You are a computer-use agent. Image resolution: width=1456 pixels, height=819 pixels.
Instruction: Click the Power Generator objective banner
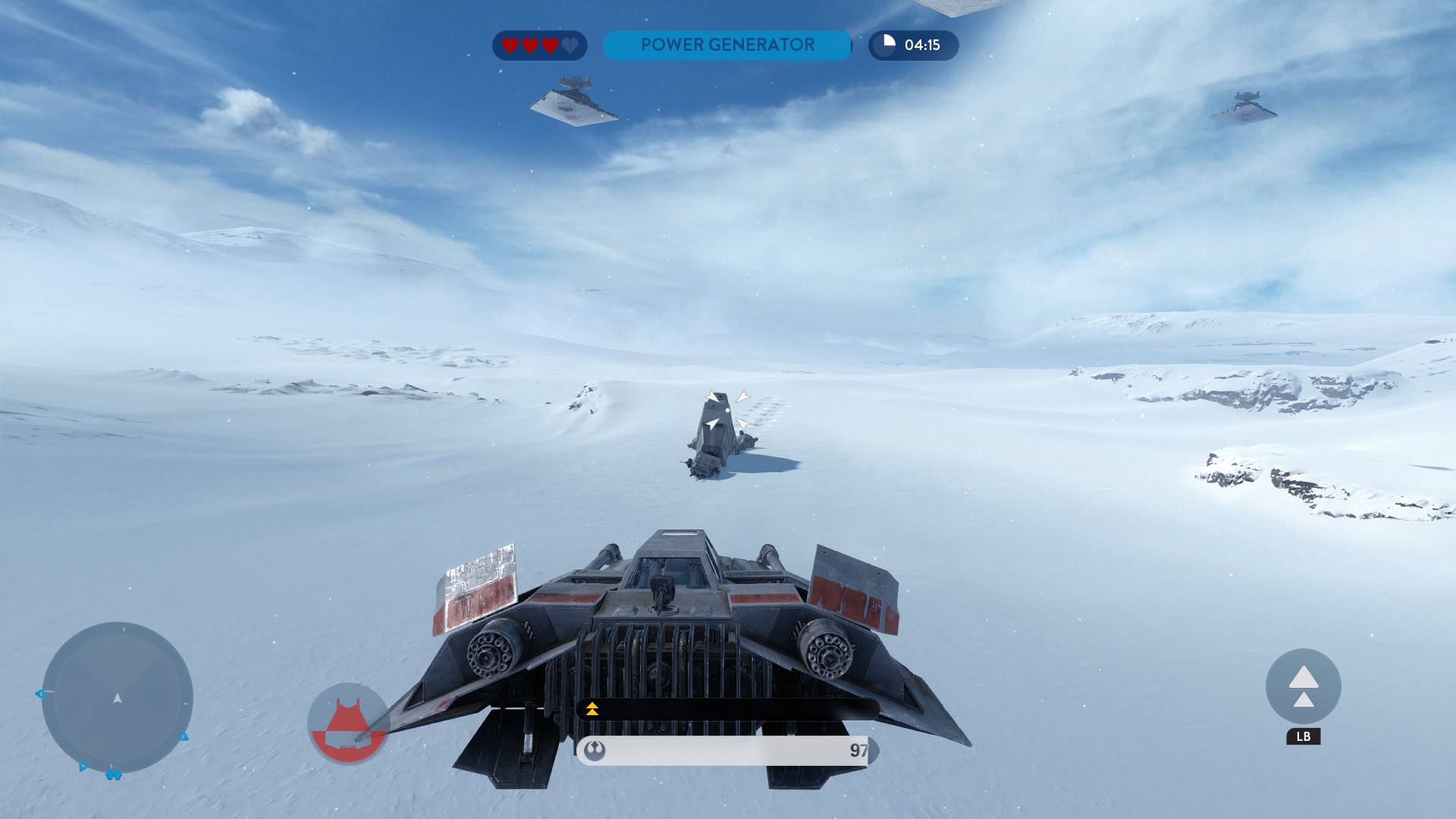tap(727, 45)
